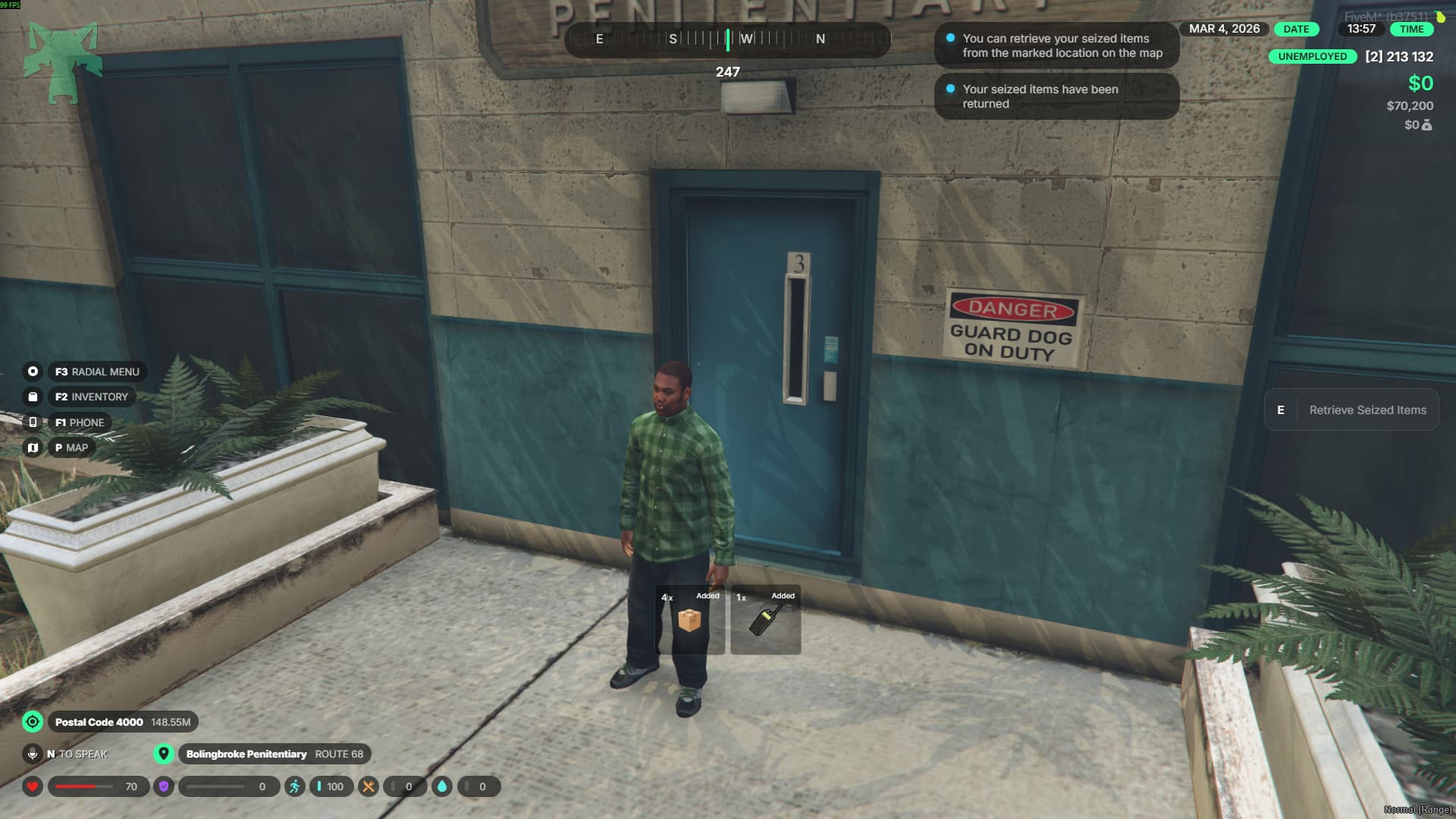
Task: Click the red heart health icon
Action: 33,786
